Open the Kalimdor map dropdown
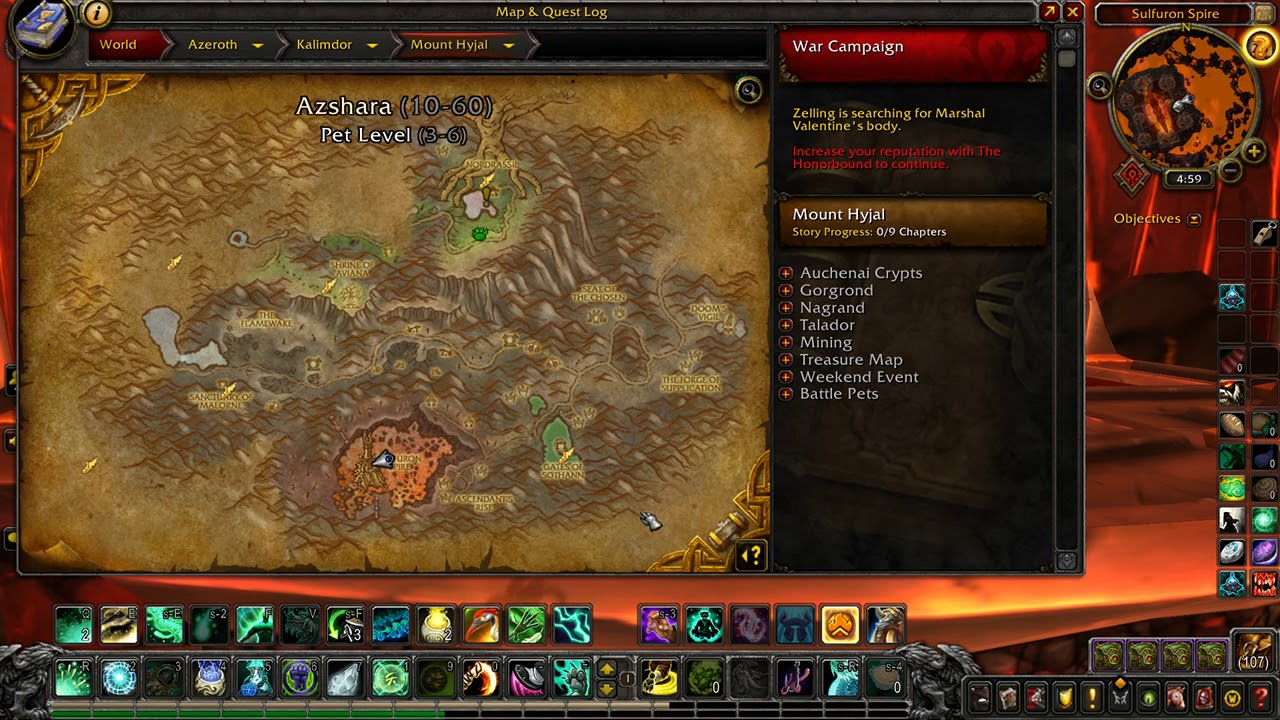 coord(372,45)
